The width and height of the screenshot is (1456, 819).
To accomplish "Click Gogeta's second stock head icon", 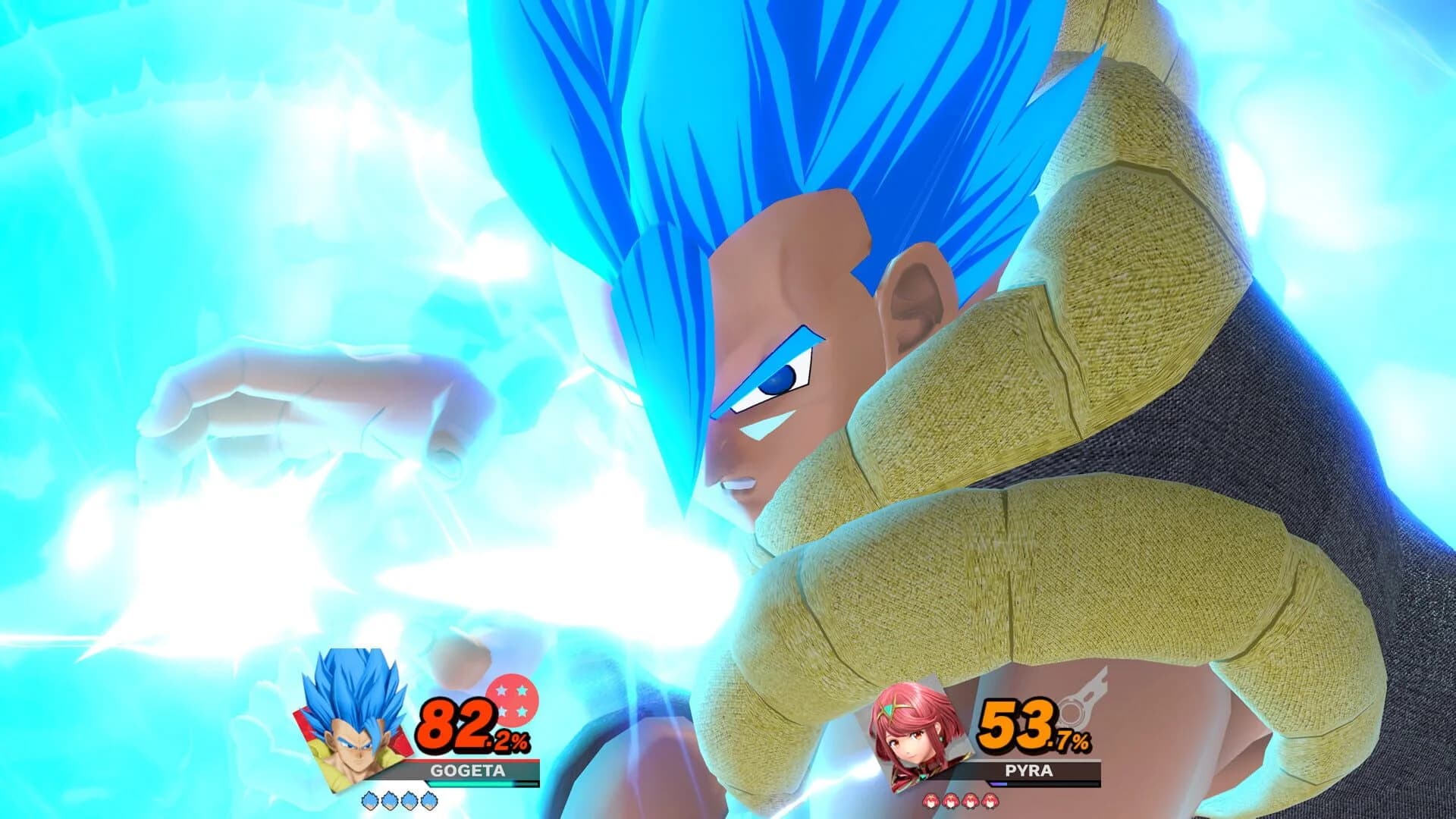I will click(391, 802).
